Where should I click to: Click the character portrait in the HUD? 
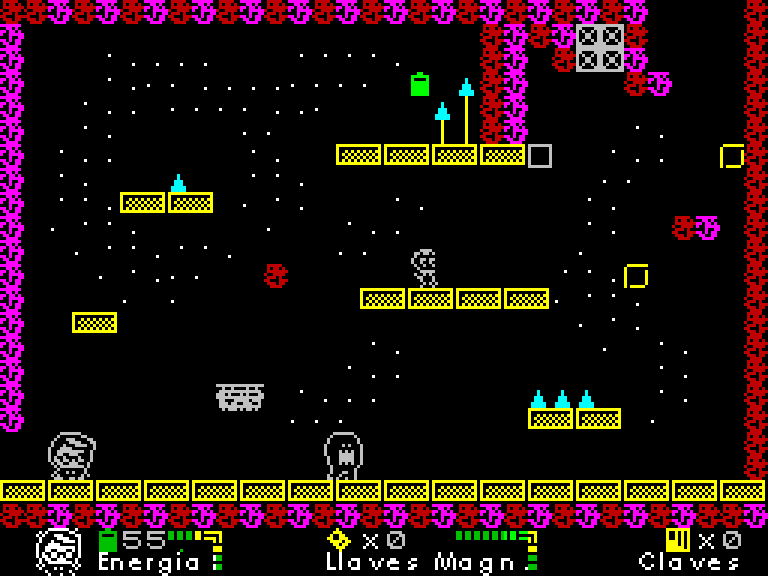pyautogui.click(x=59, y=551)
